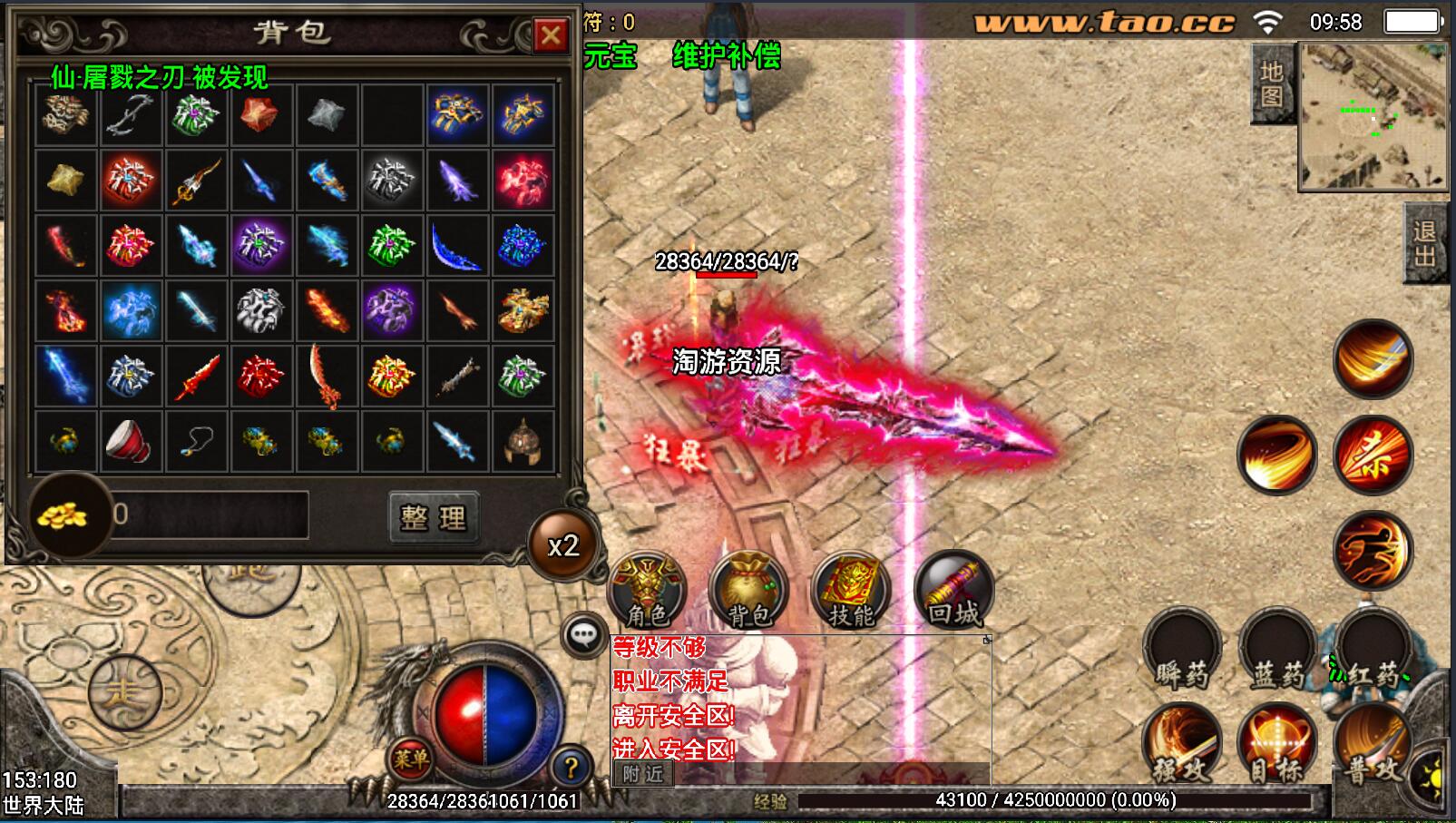Open the 背包 bag icon
The height and width of the screenshot is (823, 1456).
tap(749, 590)
